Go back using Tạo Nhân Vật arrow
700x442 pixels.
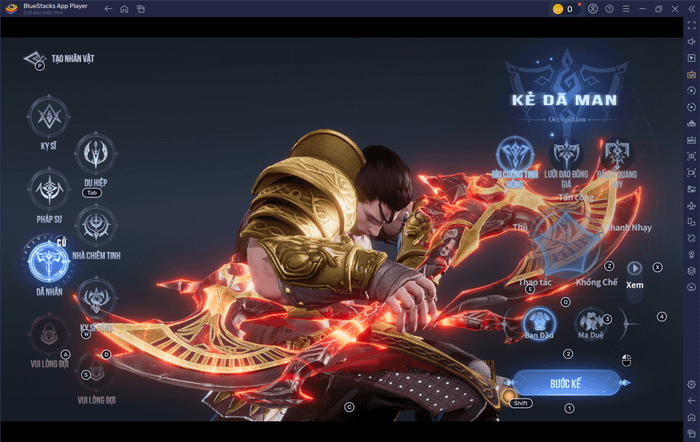(35, 59)
